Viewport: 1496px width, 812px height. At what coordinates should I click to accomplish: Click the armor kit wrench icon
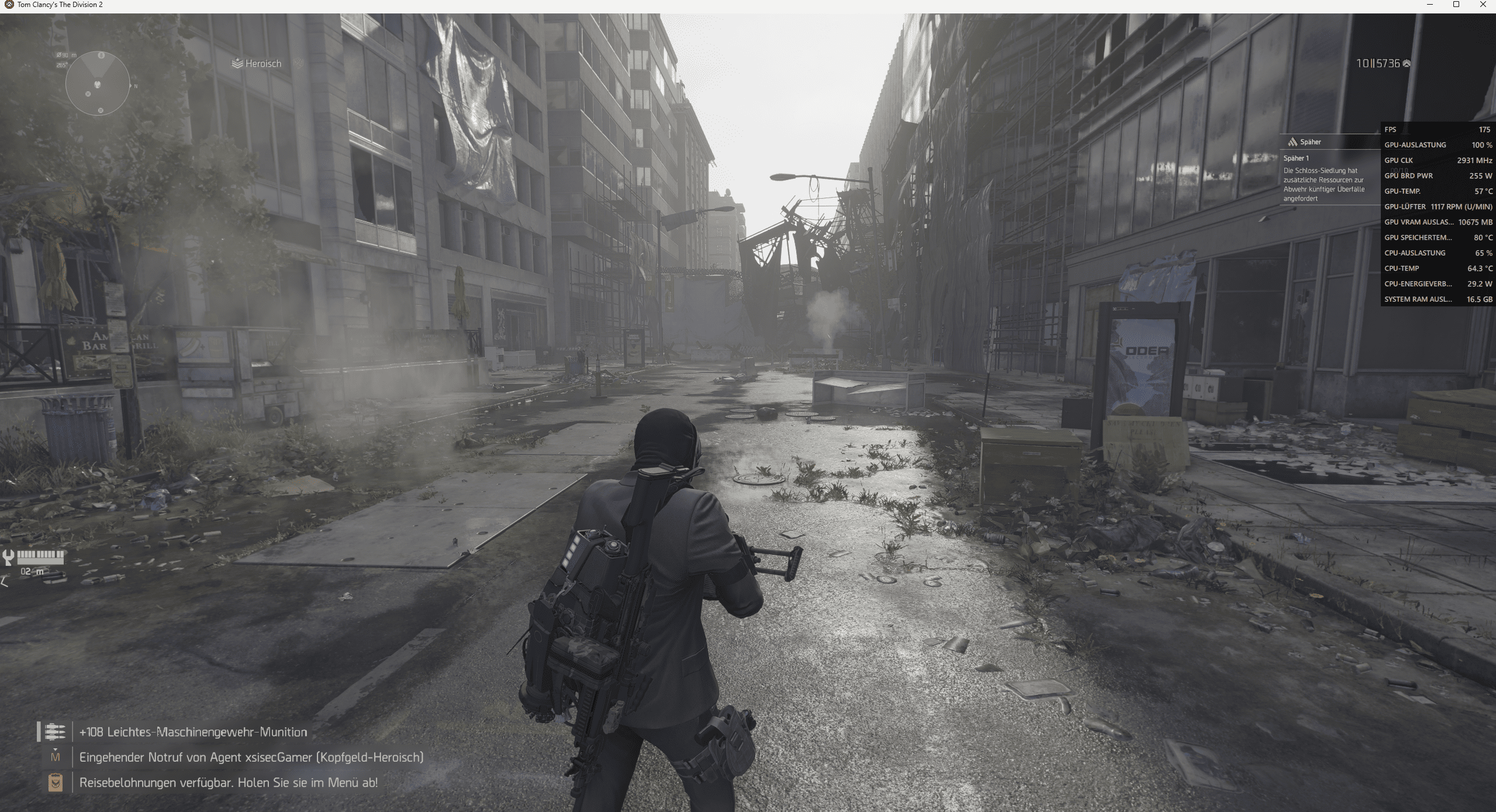(x=8, y=557)
